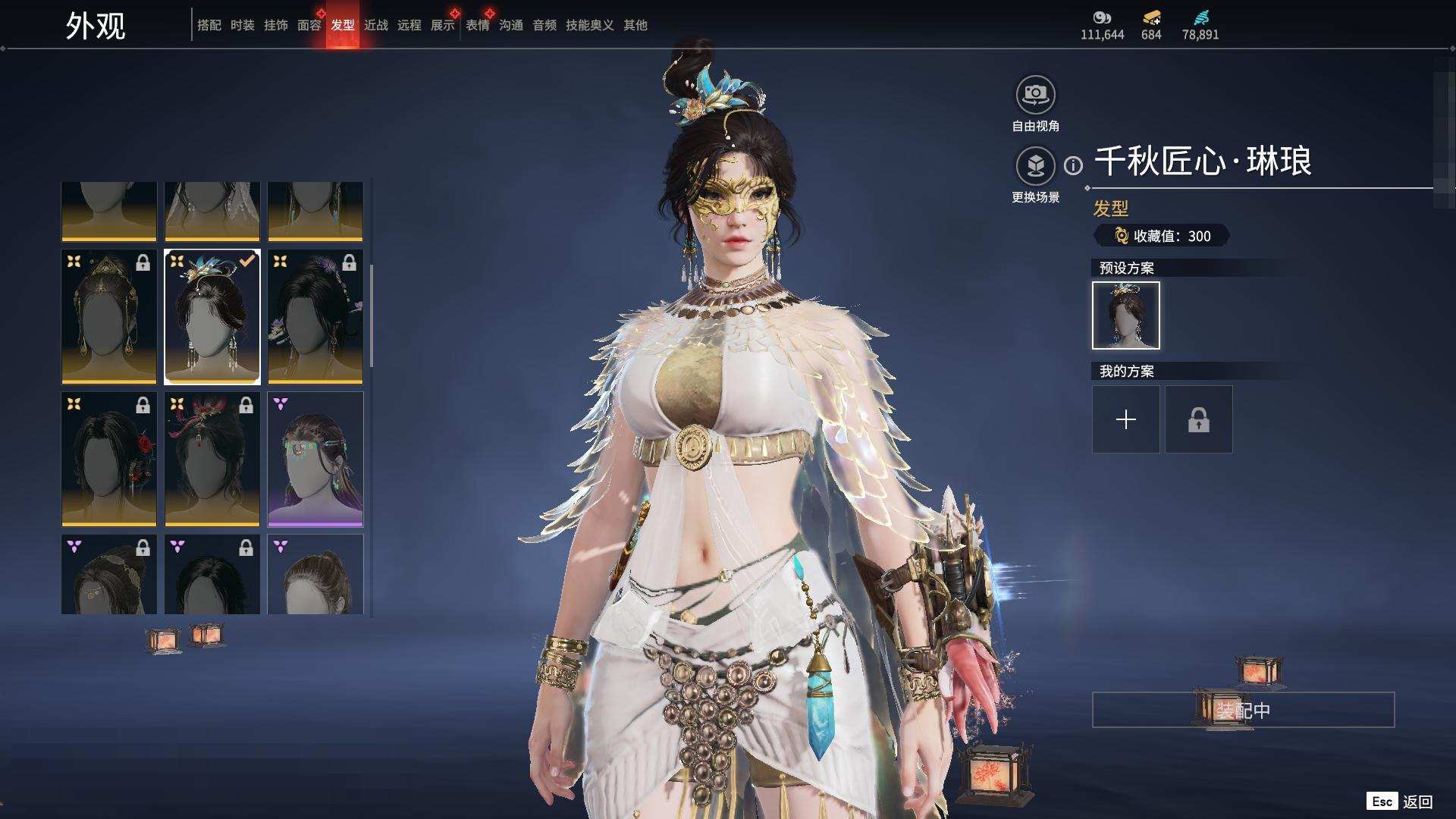Click the 装配中 equipped button
Image resolution: width=1456 pixels, height=819 pixels.
pyautogui.click(x=1242, y=710)
